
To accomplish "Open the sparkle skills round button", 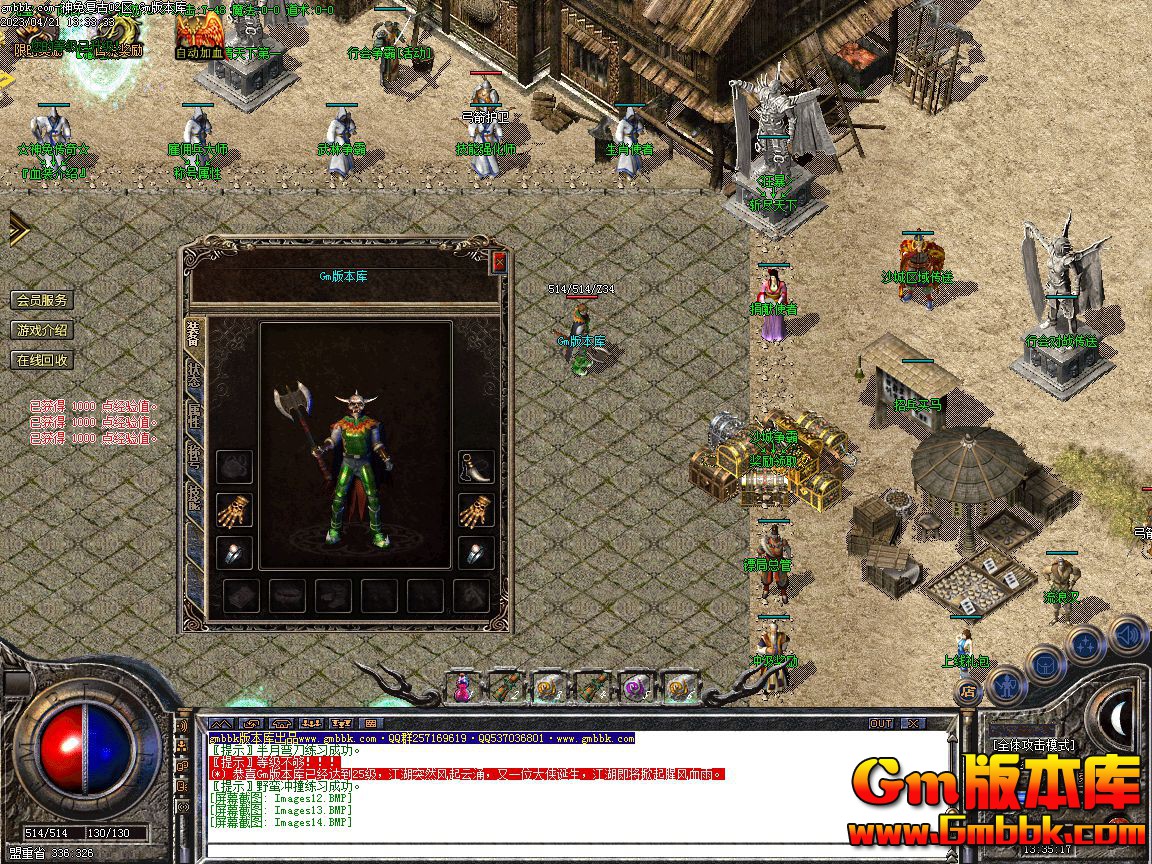I will click(x=1086, y=643).
